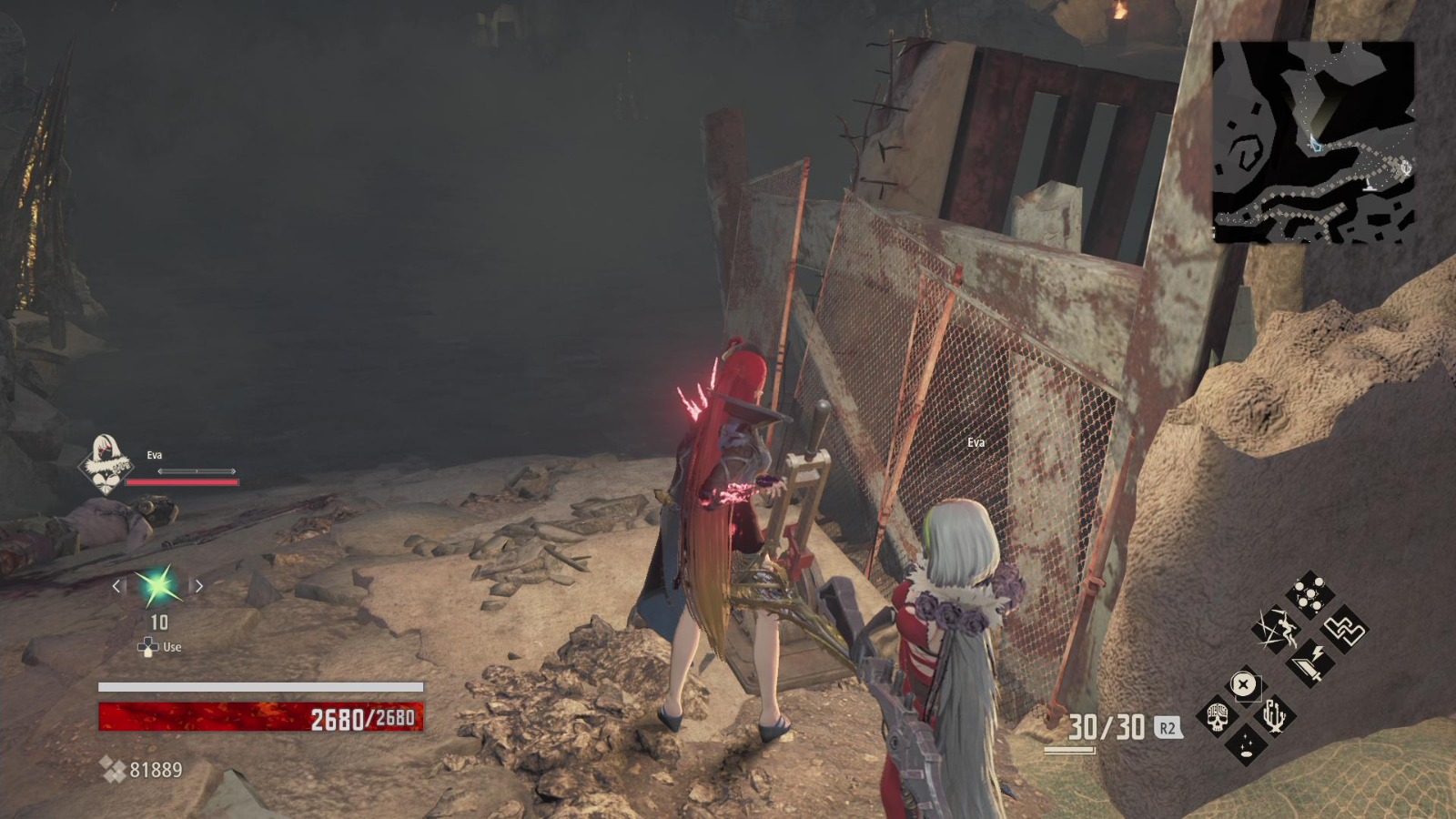Activate the sword lightning buff icon
This screenshot has width=1456, height=819.
coord(1310,662)
